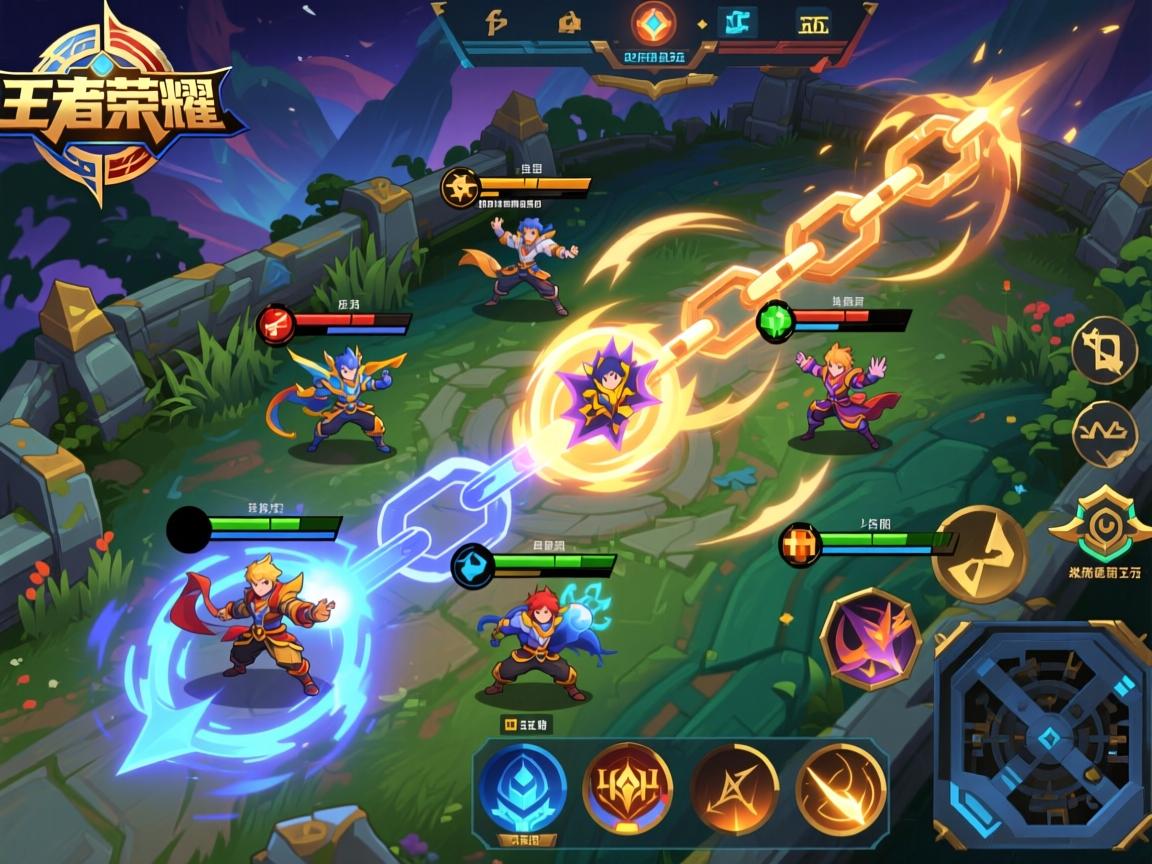Image resolution: width=1152 pixels, height=864 pixels.
Task: Open the square minimap panel
Action: coord(1043,735)
